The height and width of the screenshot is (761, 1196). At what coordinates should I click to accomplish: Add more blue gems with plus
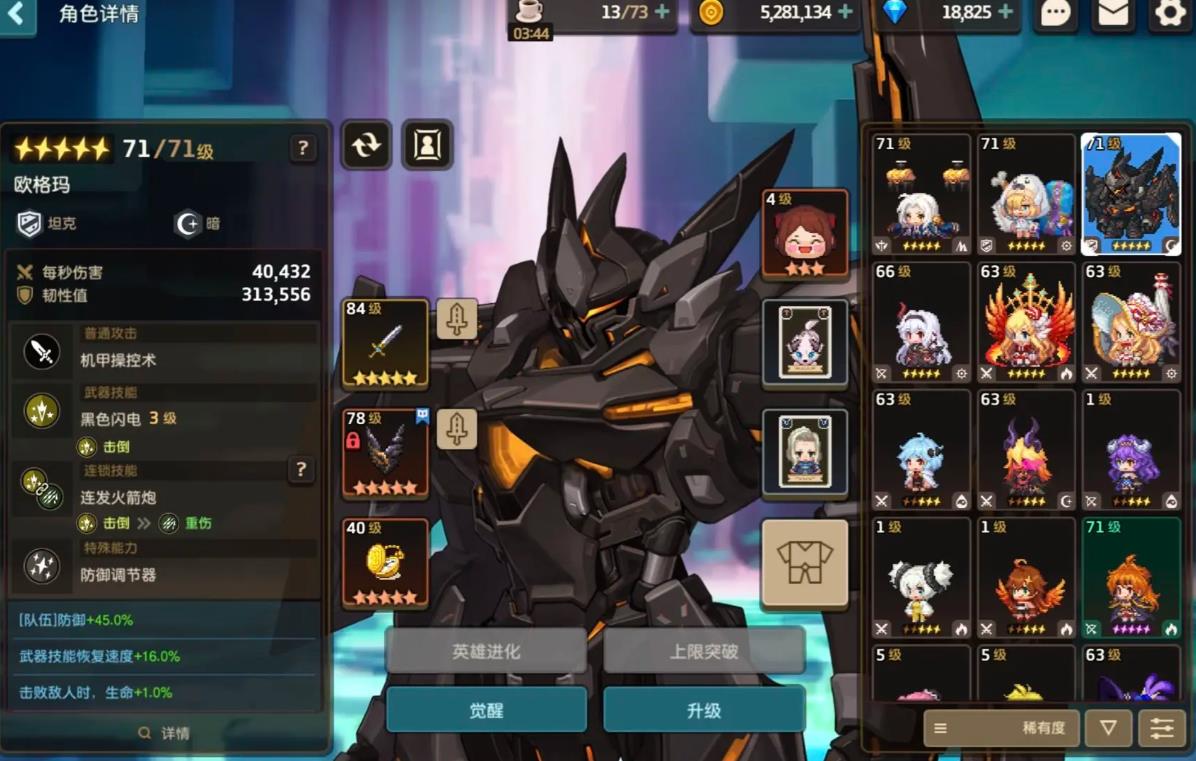click(1005, 12)
